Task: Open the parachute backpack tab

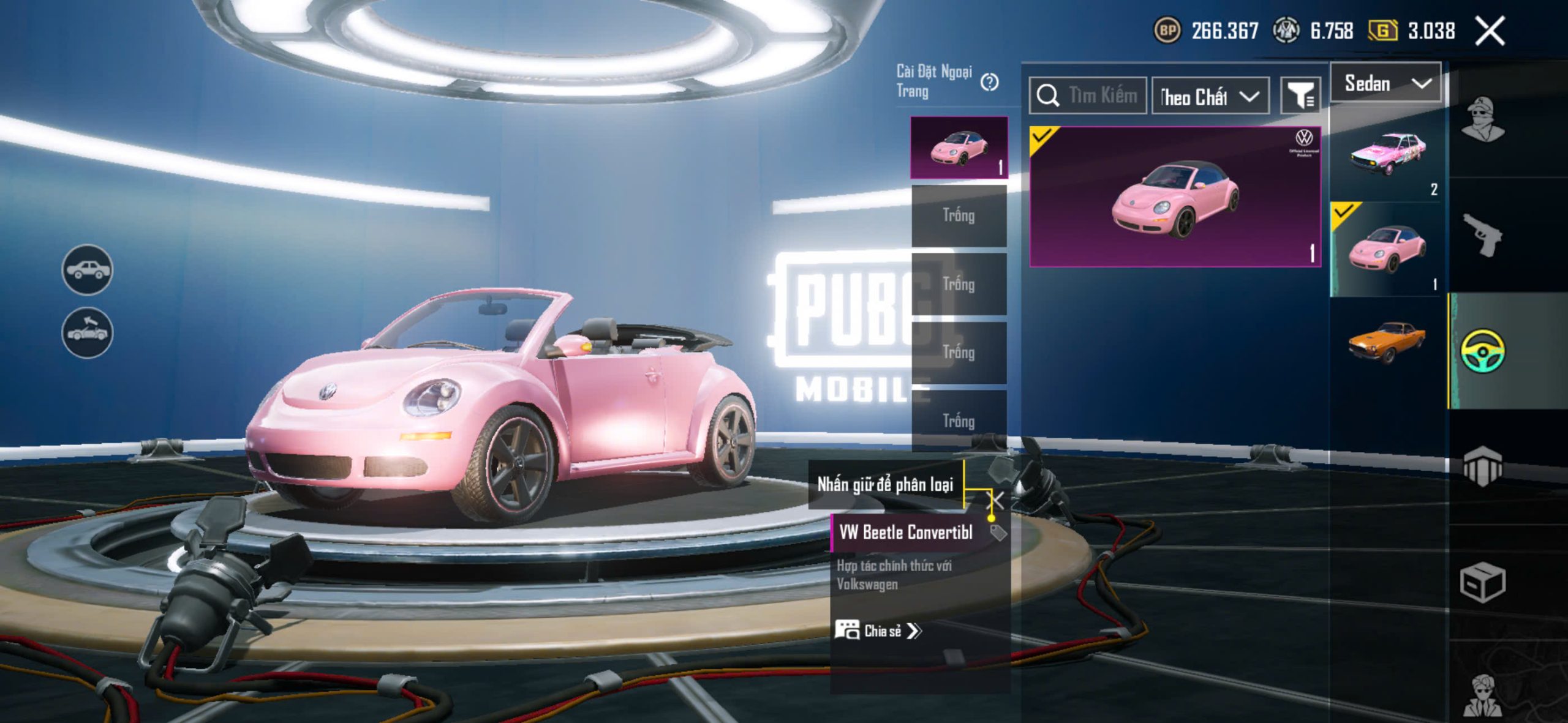Action: point(1482,466)
